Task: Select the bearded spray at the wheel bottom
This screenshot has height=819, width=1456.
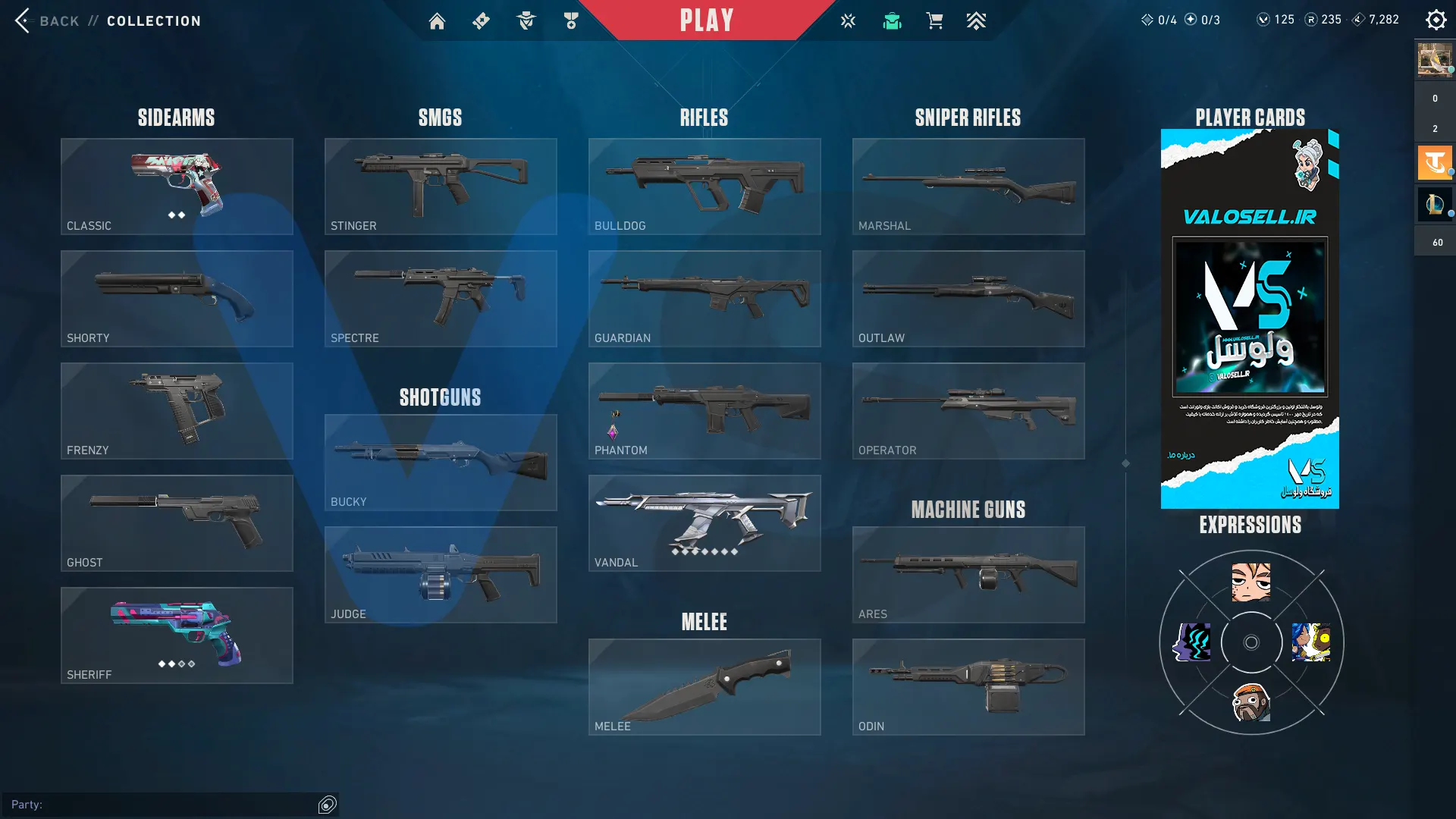Action: coord(1251,702)
